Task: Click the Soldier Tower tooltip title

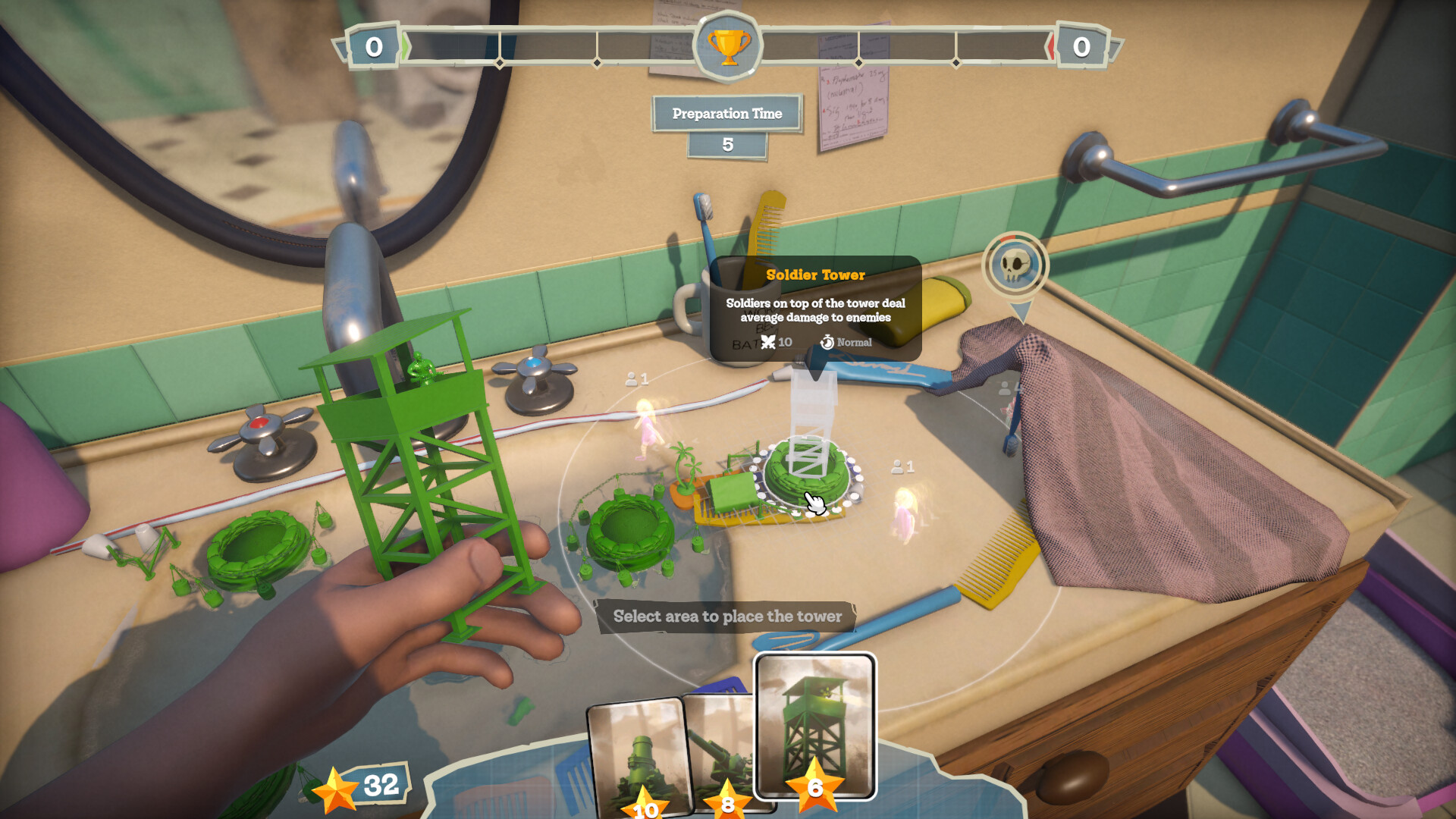Action: click(815, 275)
